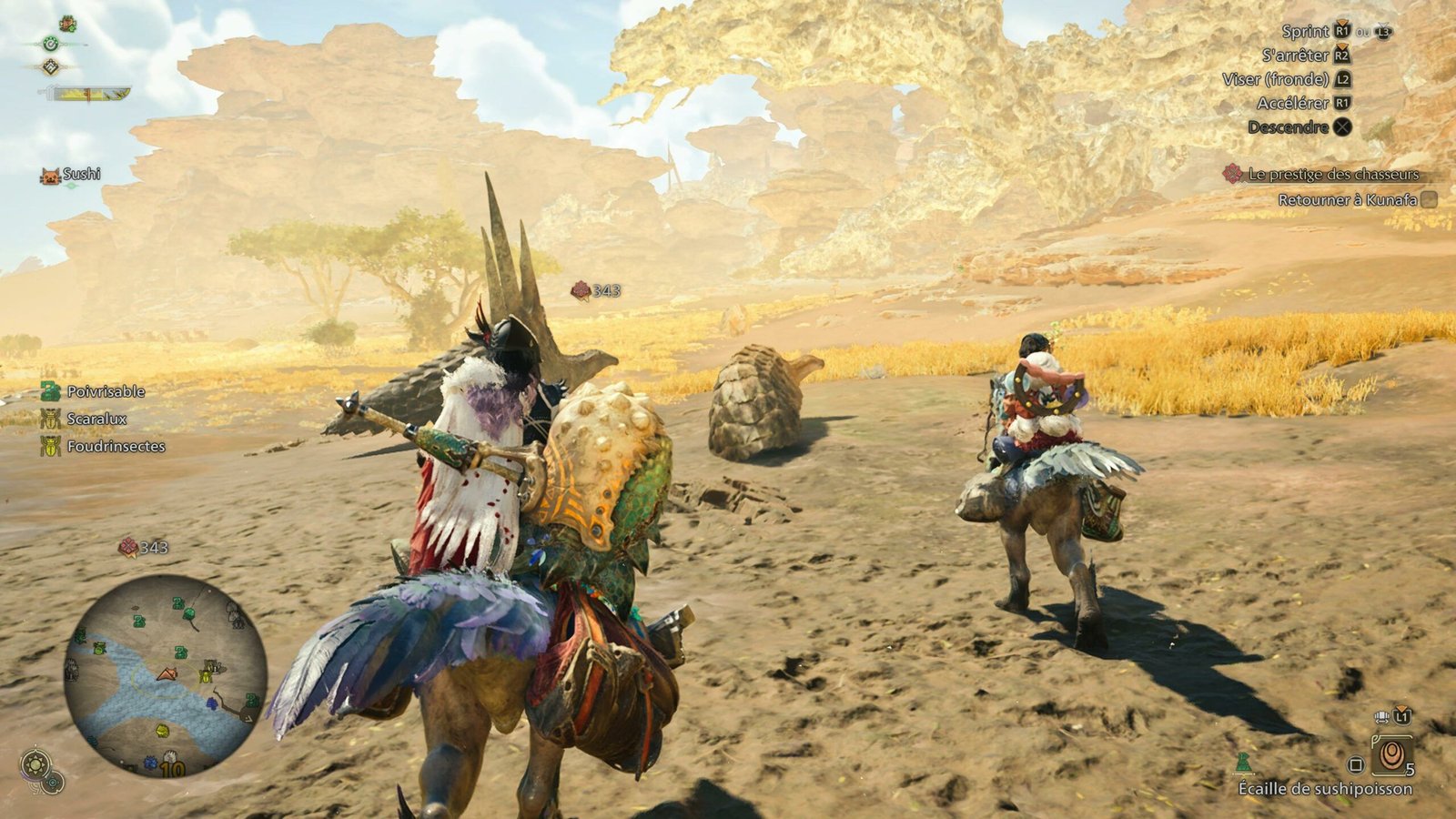Open the 'Le prestige des chasseurs' quest tracker
The width and height of the screenshot is (1456, 819).
coord(1333,174)
